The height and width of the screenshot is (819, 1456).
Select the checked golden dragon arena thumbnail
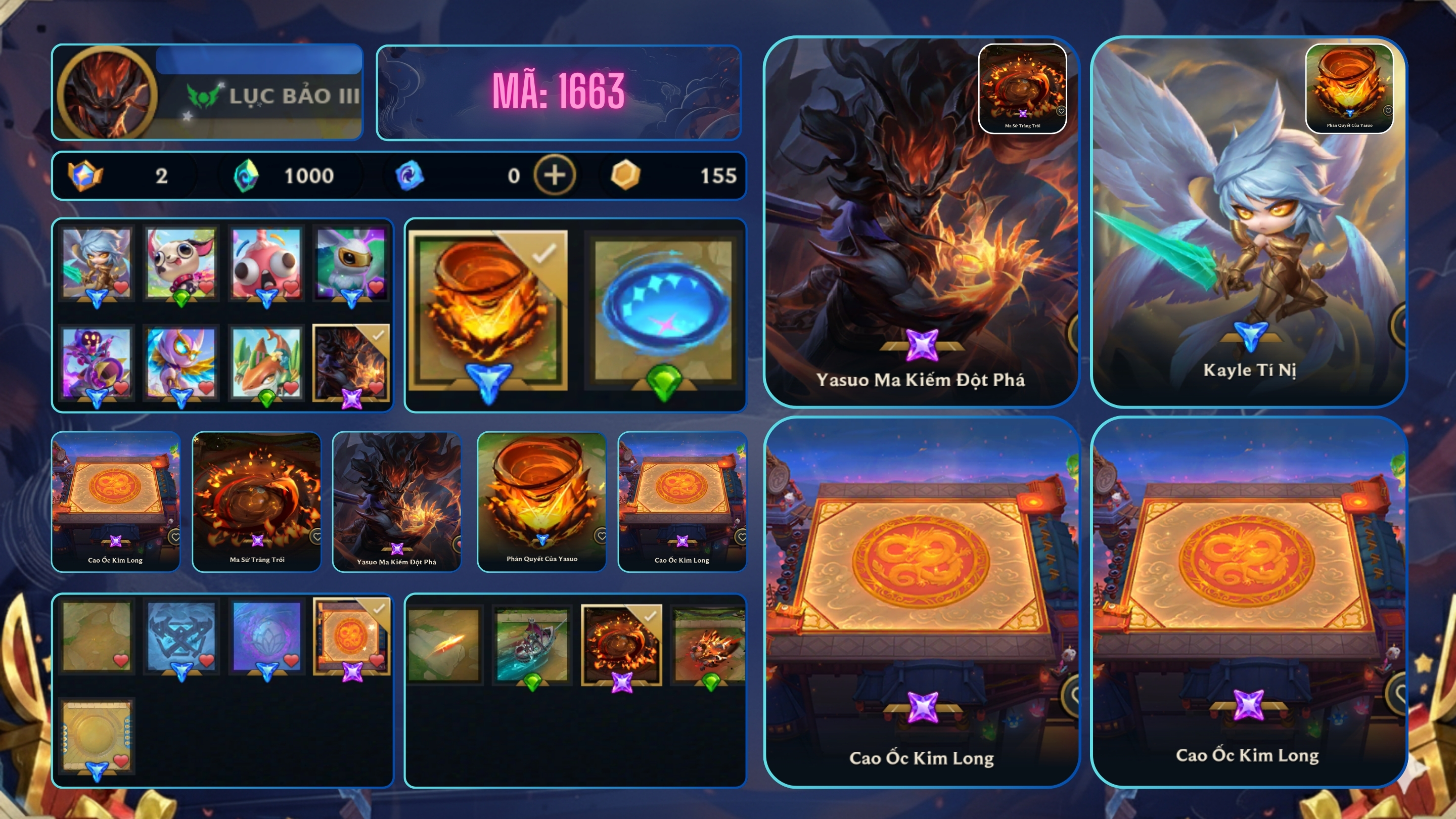point(351,636)
